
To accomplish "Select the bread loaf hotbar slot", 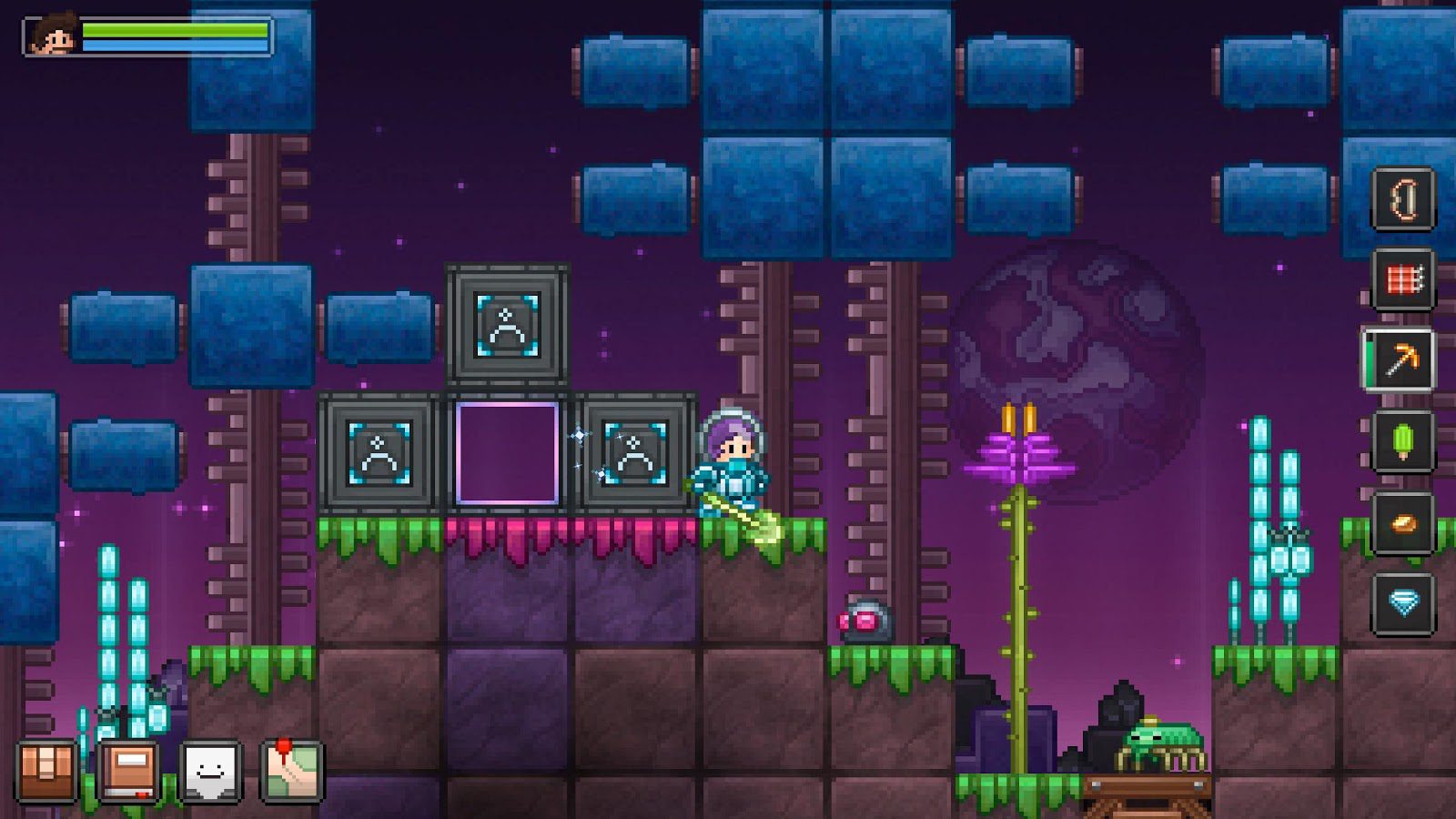I will click(x=1402, y=523).
